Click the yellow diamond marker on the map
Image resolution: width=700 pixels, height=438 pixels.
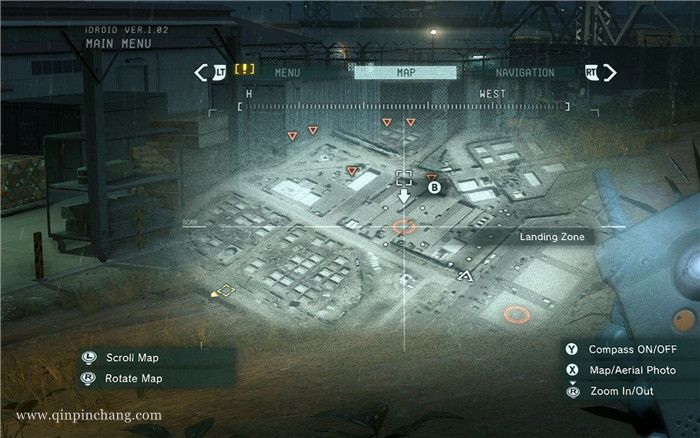(x=225, y=291)
